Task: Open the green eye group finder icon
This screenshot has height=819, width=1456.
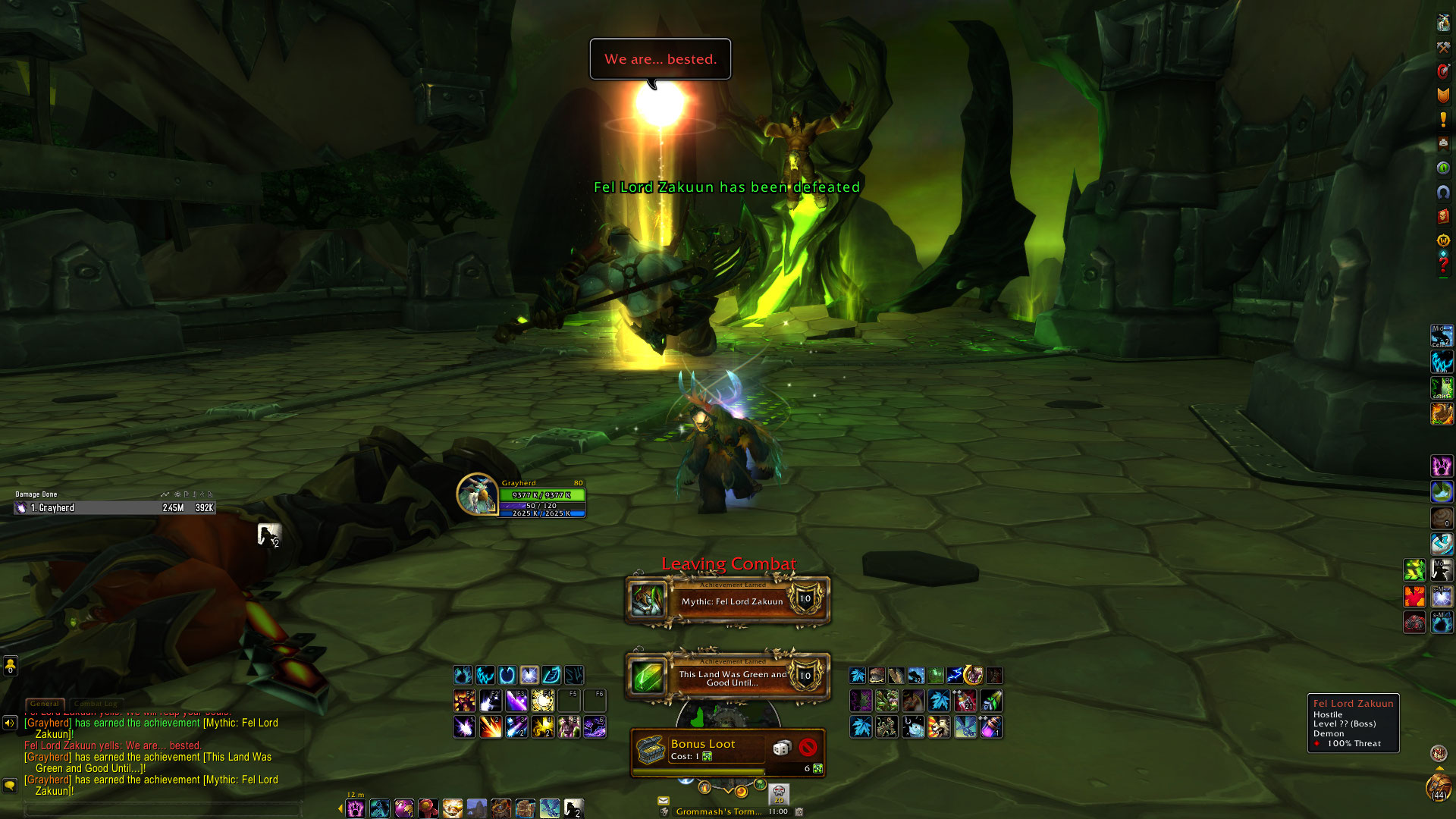Action: [1443, 168]
